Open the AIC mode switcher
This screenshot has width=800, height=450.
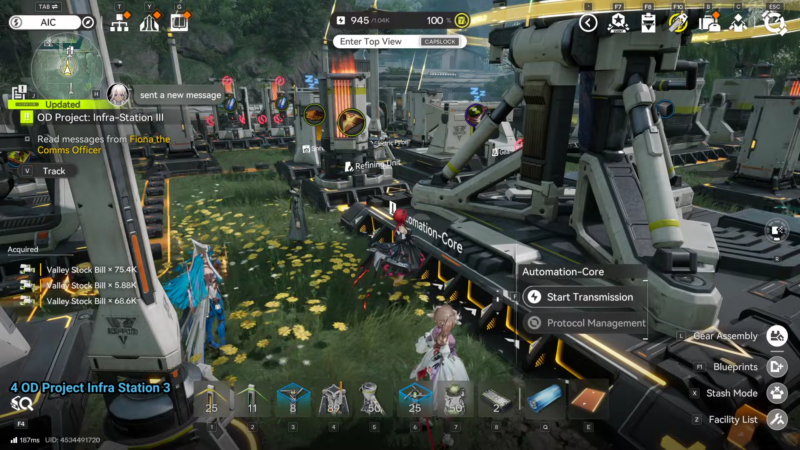(x=50, y=21)
